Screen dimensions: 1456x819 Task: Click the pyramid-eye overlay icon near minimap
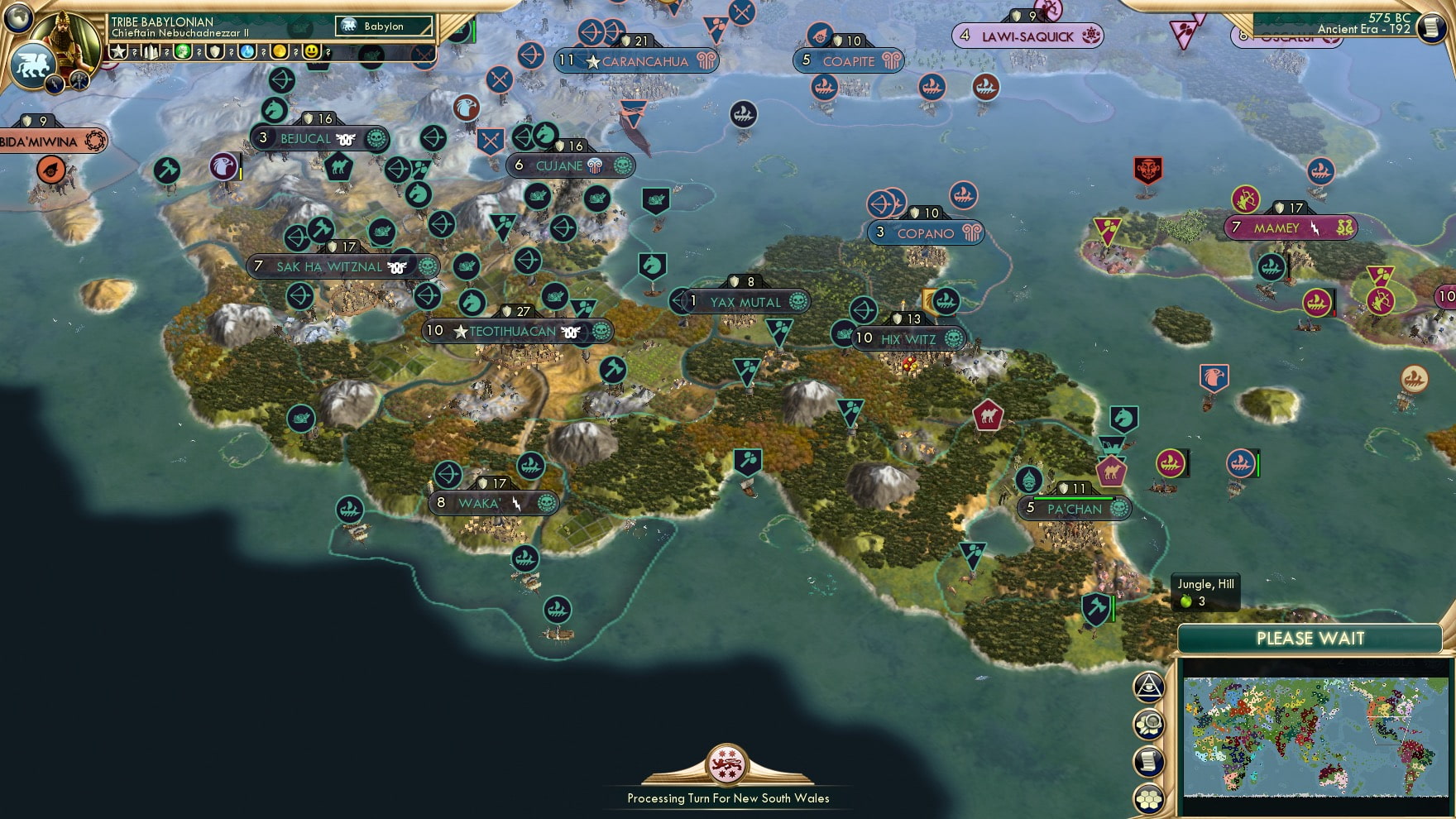tap(1150, 685)
